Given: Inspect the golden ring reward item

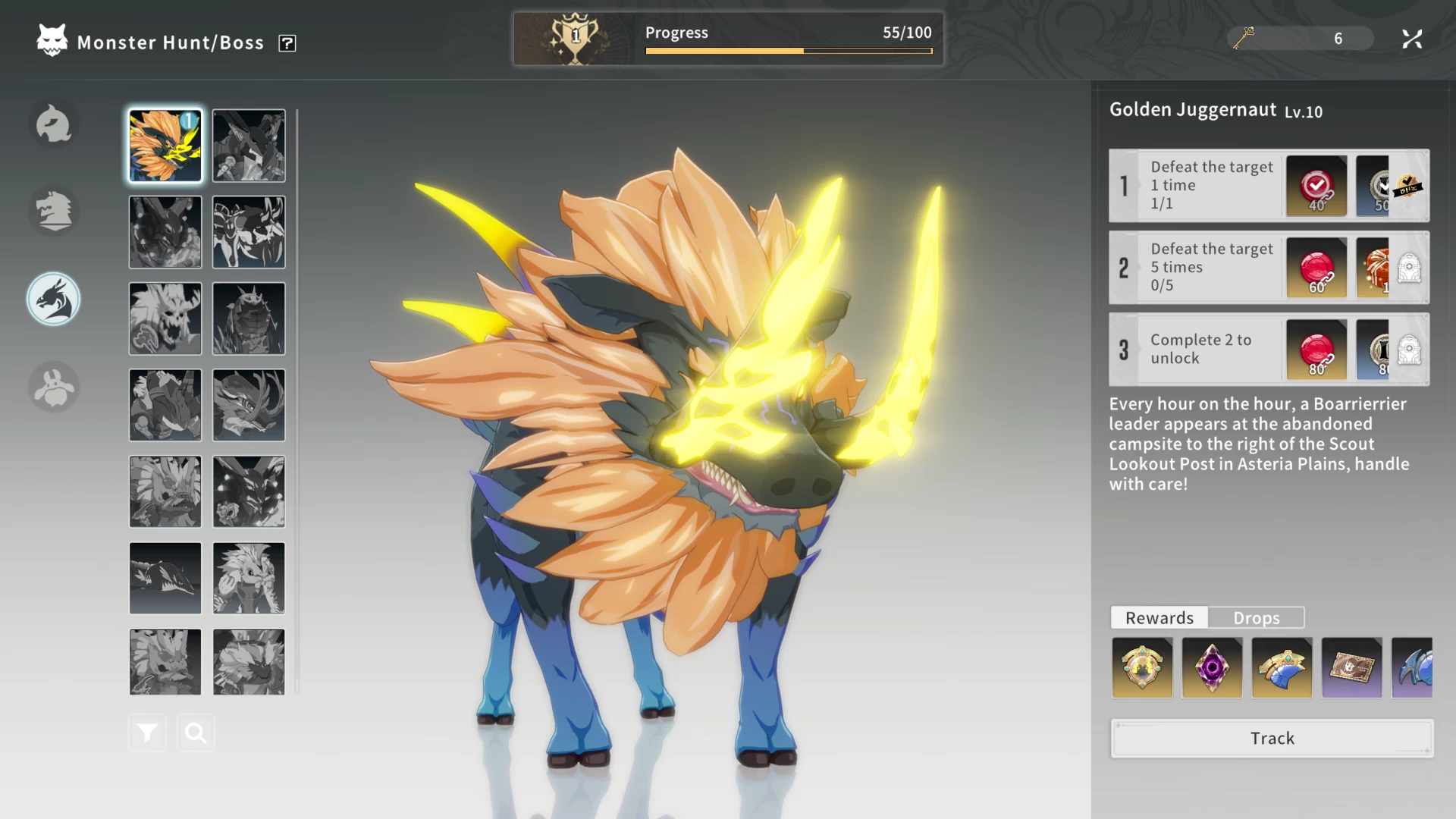Looking at the screenshot, I should pos(1142,667).
